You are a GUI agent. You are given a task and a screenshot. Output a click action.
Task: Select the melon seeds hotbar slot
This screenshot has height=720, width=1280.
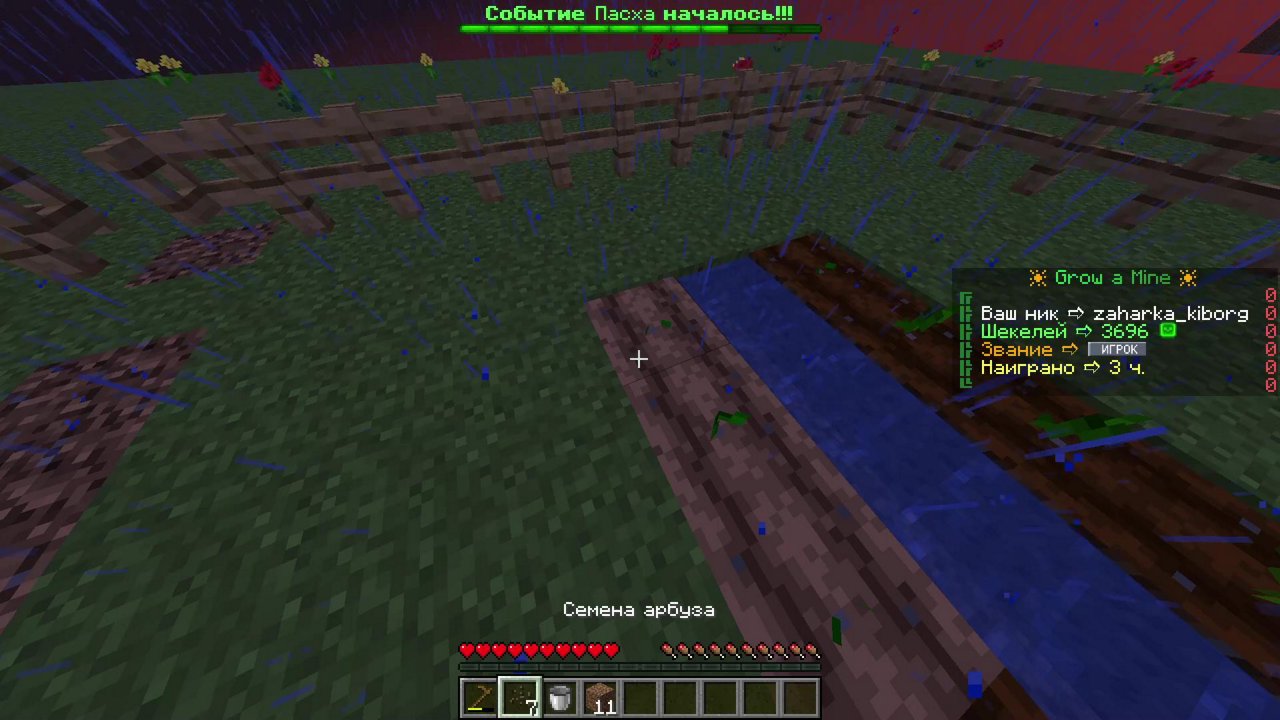click(x=518, y=696)
